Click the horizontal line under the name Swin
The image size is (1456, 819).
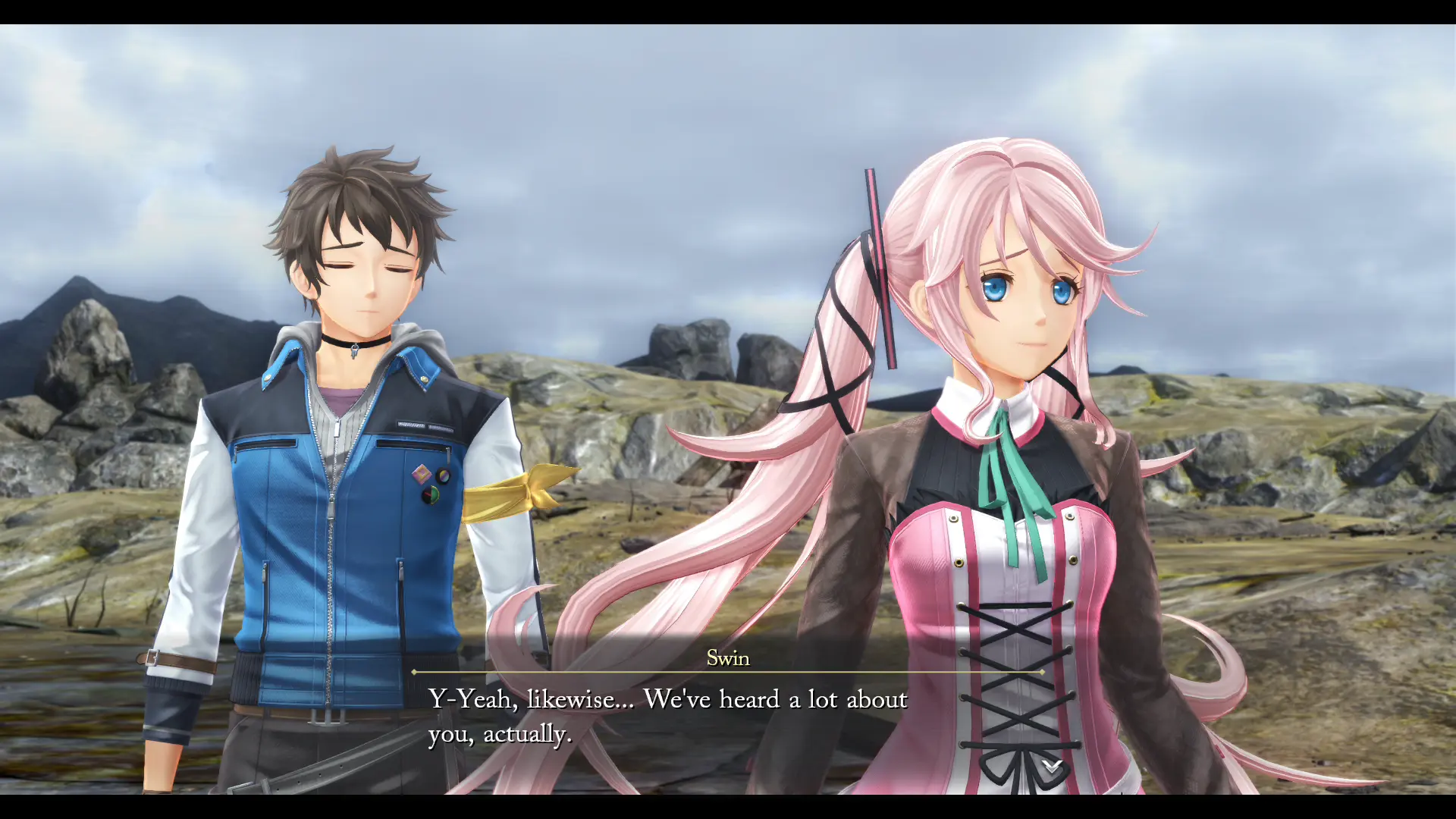[728, 672]
